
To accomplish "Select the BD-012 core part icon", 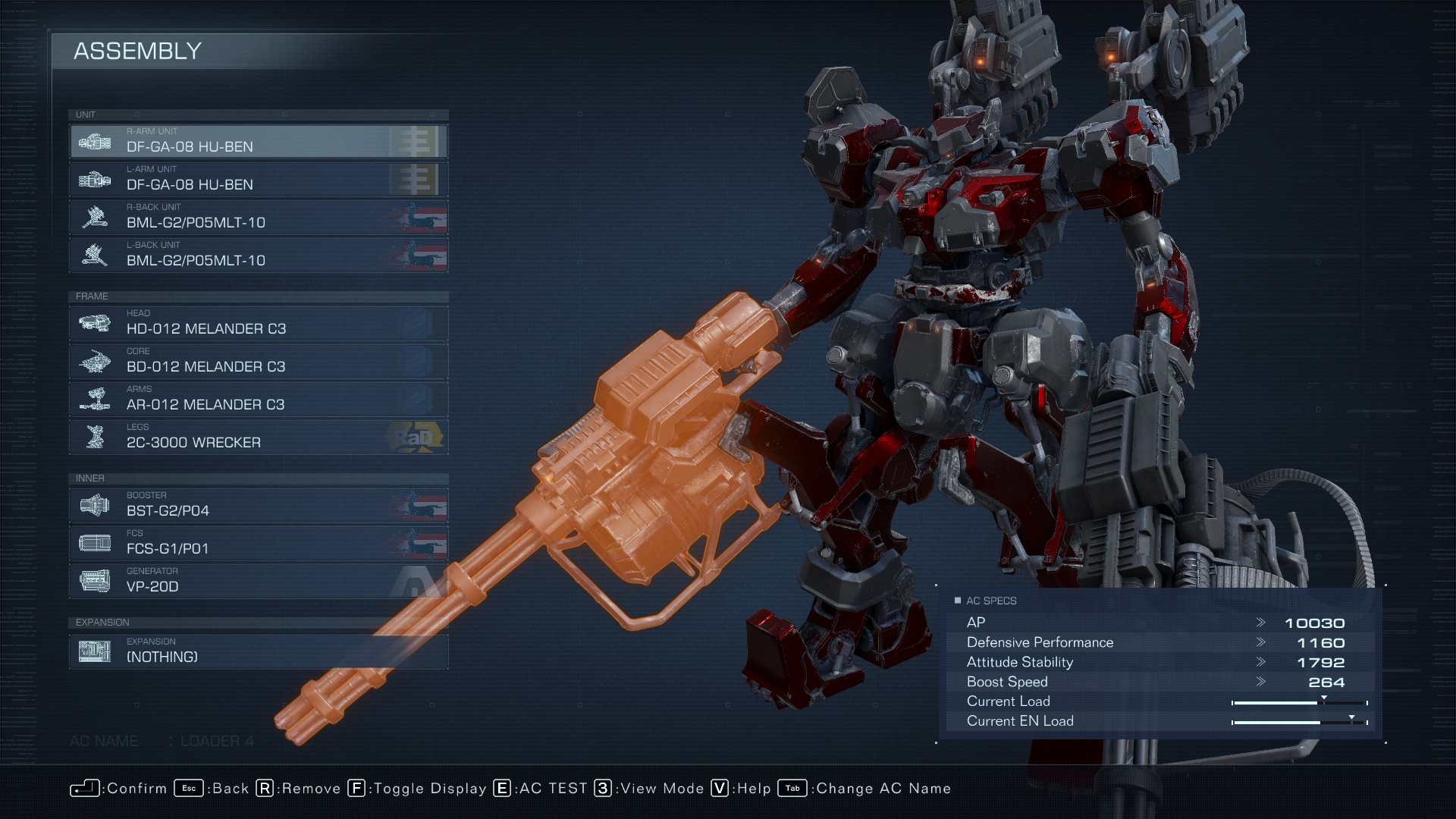I will click(95, 361).
